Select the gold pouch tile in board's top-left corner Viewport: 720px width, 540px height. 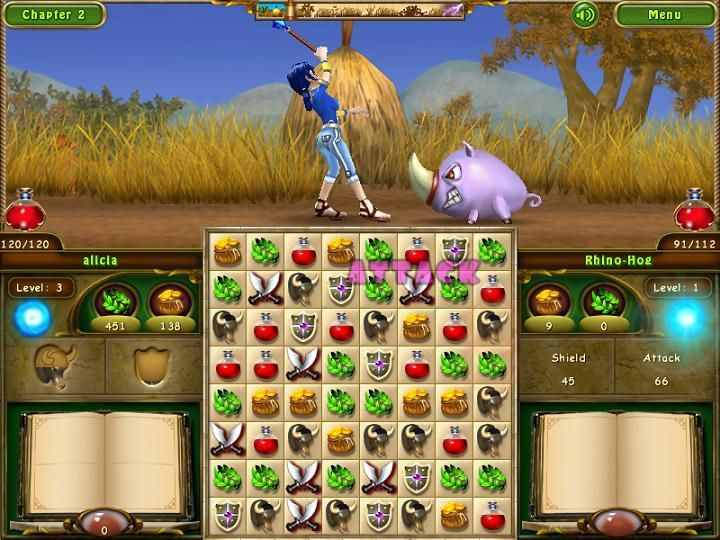click(x=227, y=251)
